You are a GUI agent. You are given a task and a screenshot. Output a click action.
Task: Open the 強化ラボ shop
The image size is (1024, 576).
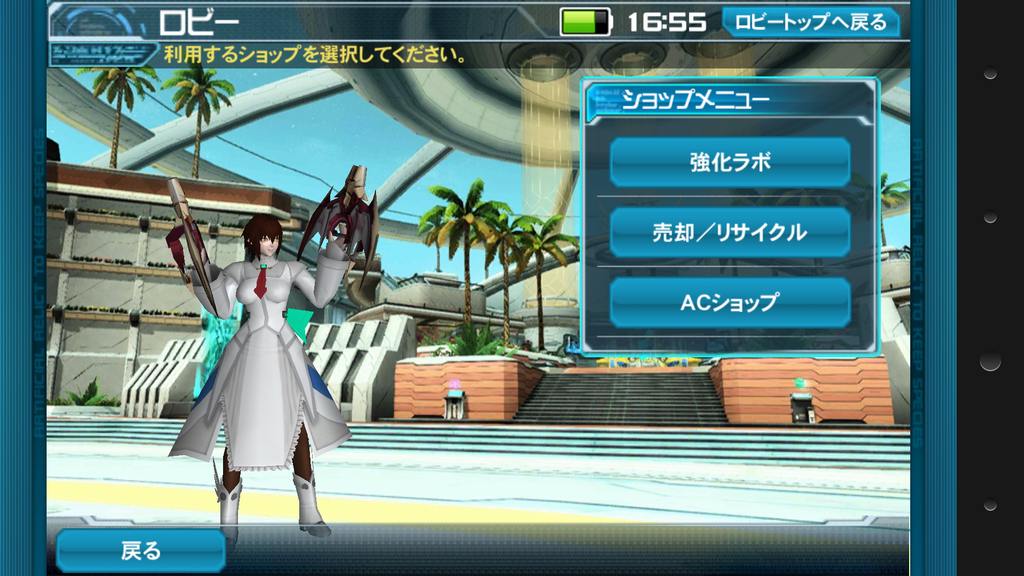(729, 162)
